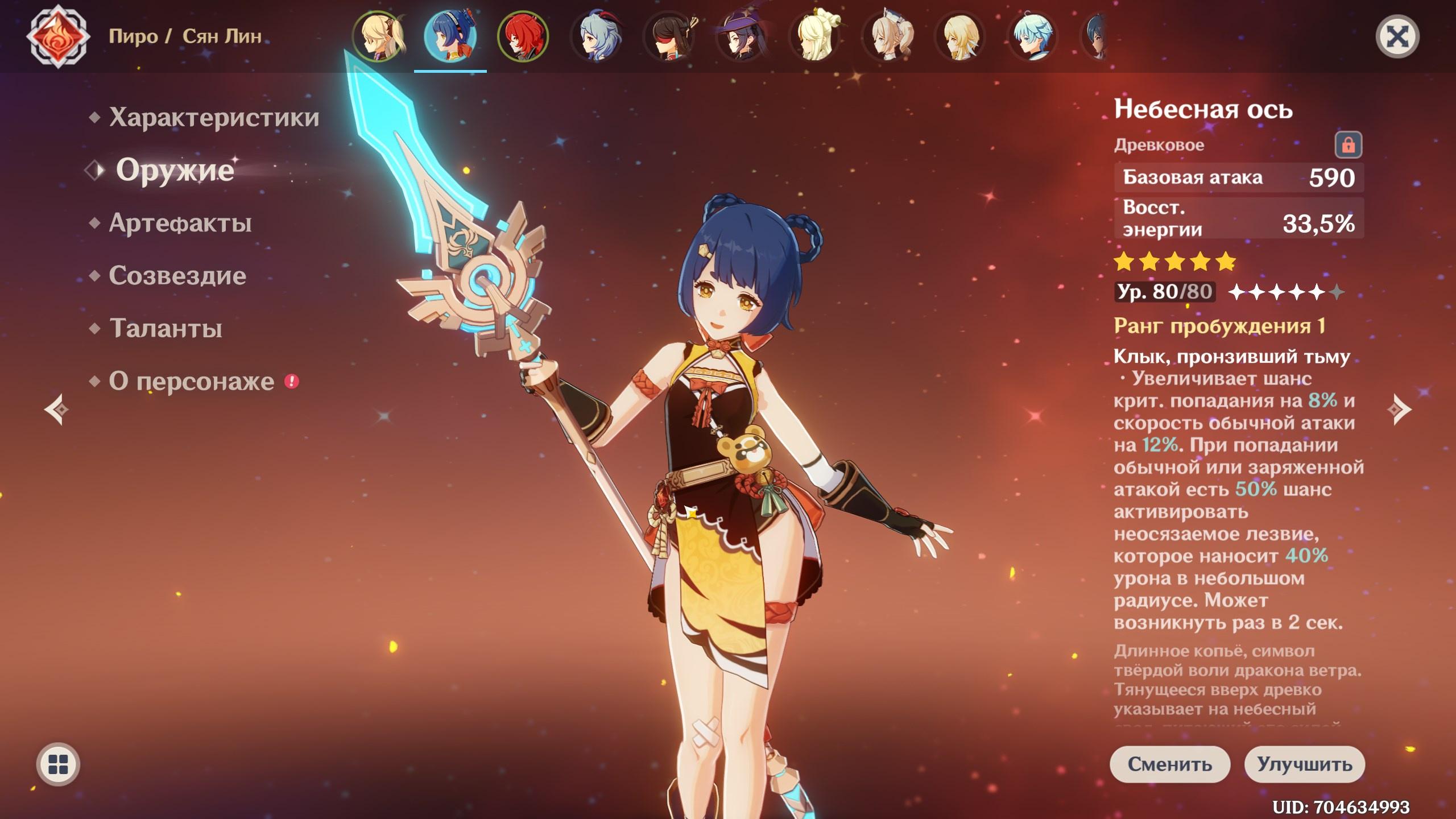The width and height of the screenshot is (1456, 819).
Task: Open the Характеристики section
Action: coord(214,117)
